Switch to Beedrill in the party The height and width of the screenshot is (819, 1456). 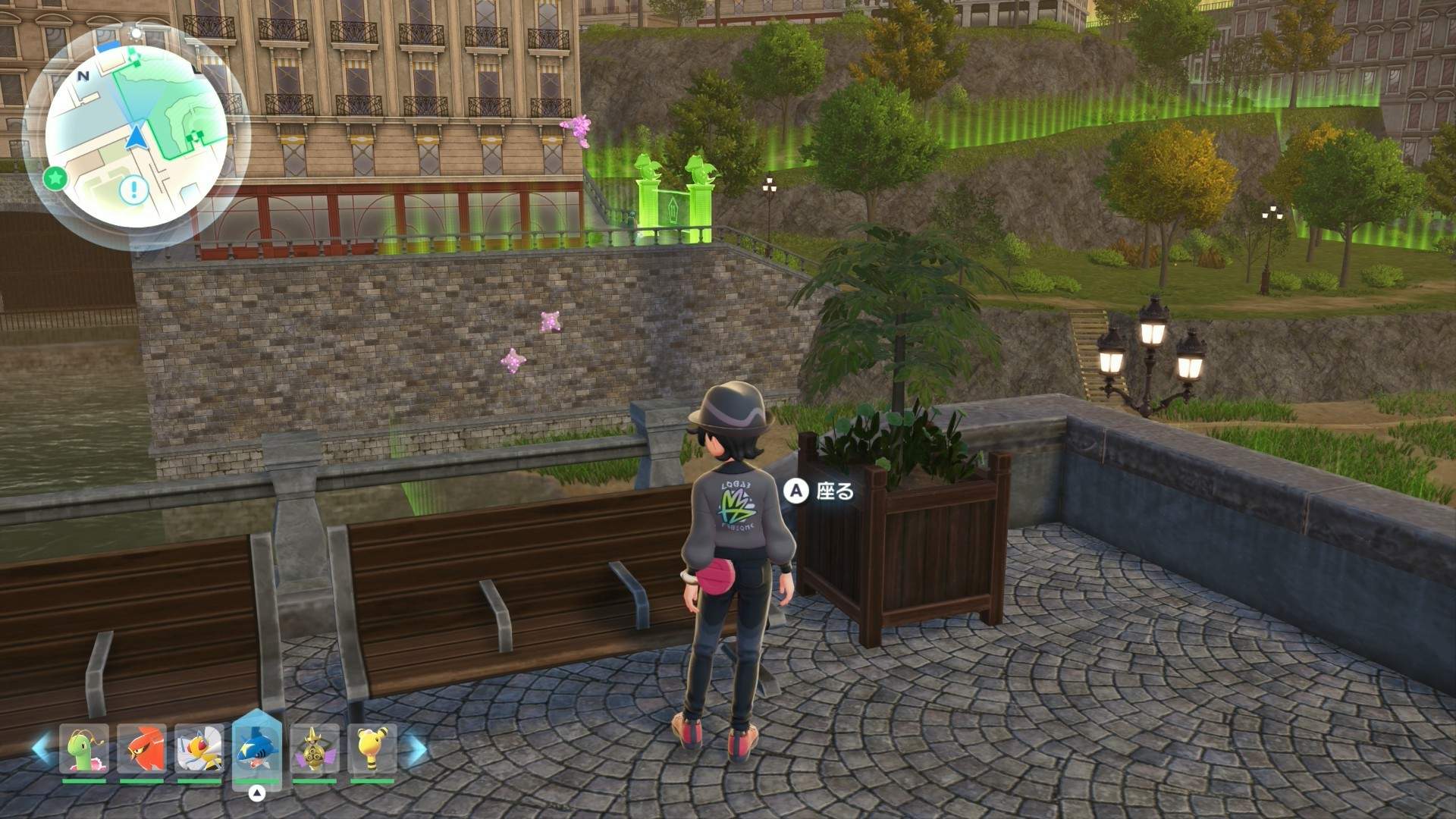click(199, 748)
